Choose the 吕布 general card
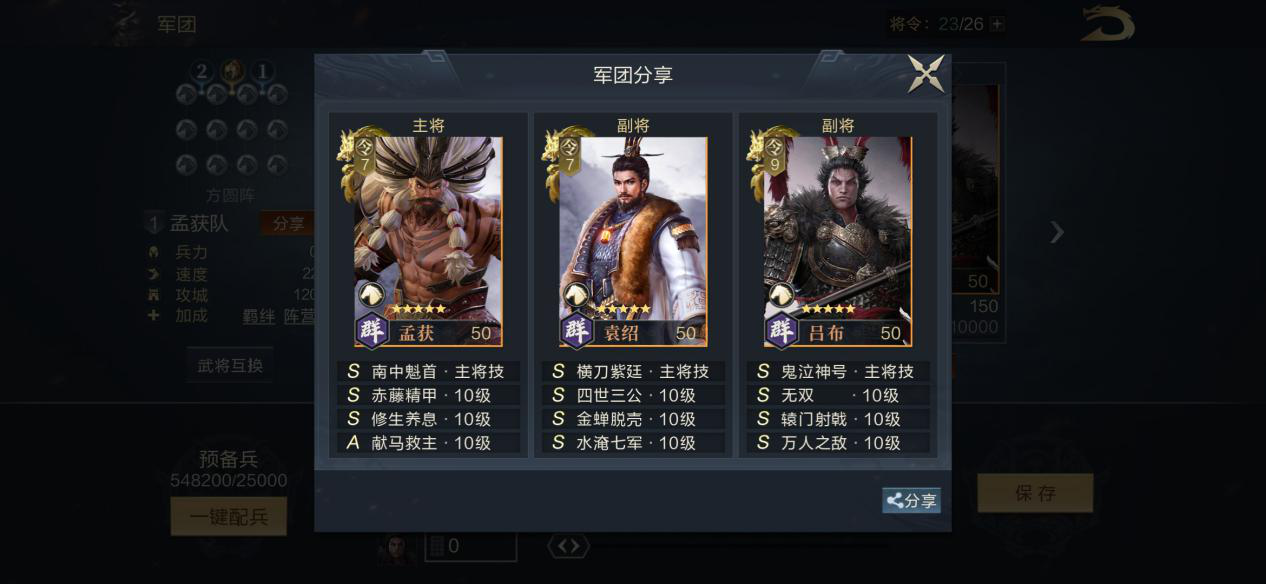 837,241
